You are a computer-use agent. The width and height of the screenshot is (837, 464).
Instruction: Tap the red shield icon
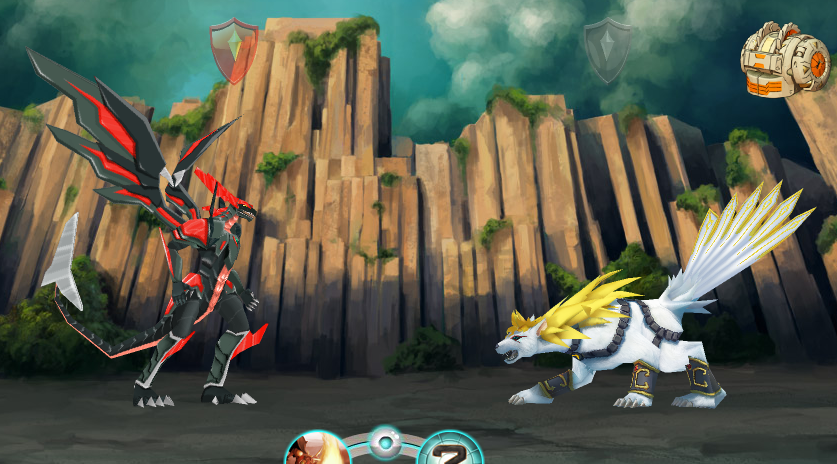click(233, 48)
